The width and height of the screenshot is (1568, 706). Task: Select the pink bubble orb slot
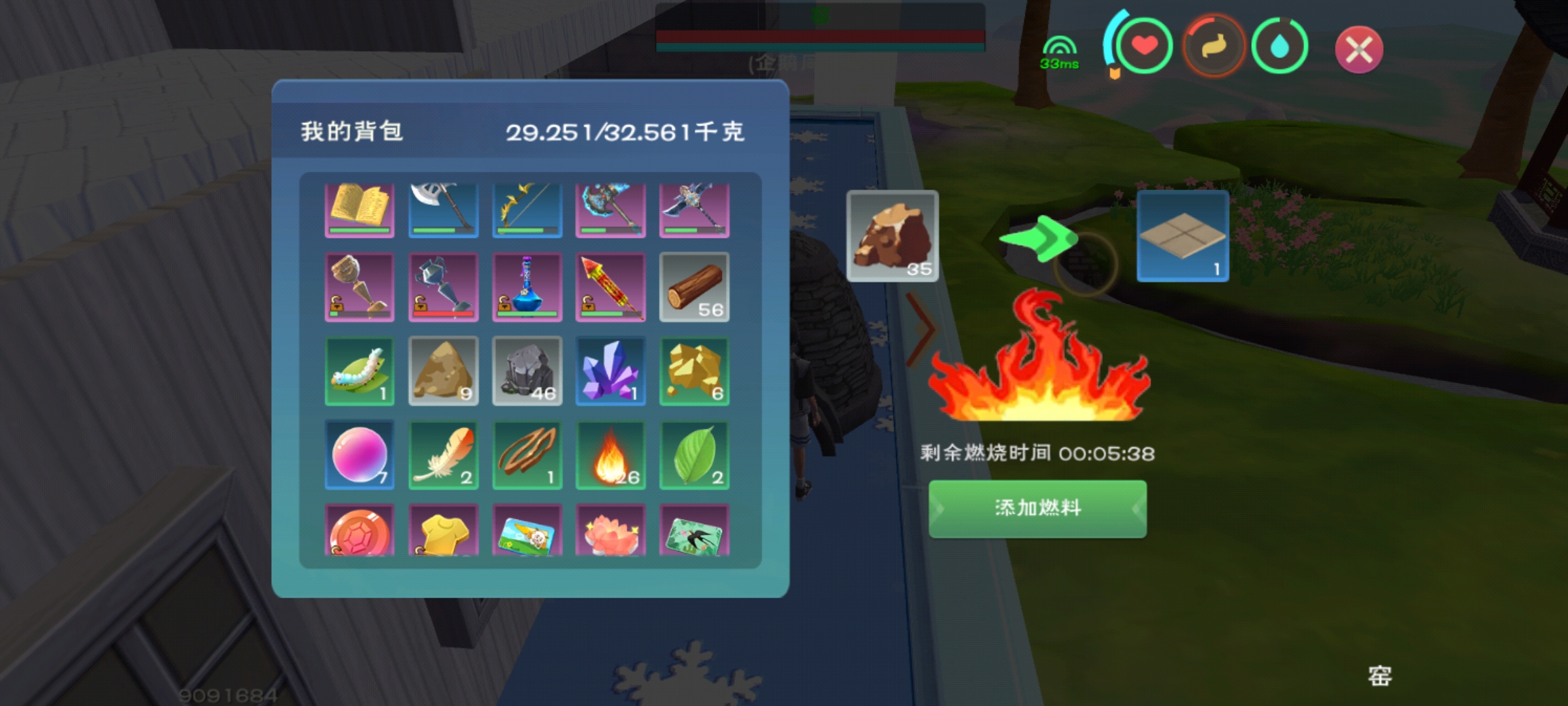pos(359,454)
